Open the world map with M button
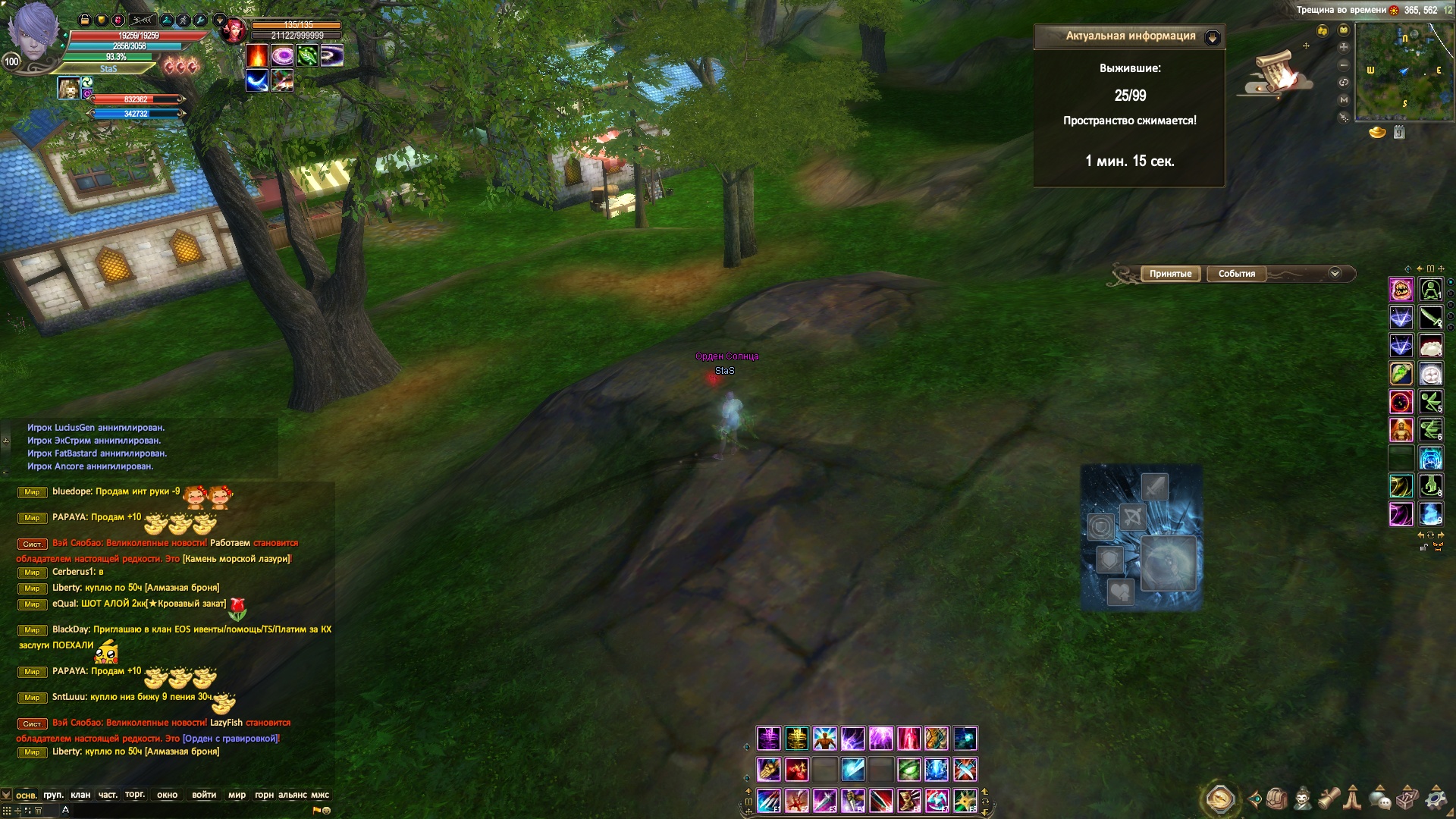1456x819 pixels. pos(1344,99)
